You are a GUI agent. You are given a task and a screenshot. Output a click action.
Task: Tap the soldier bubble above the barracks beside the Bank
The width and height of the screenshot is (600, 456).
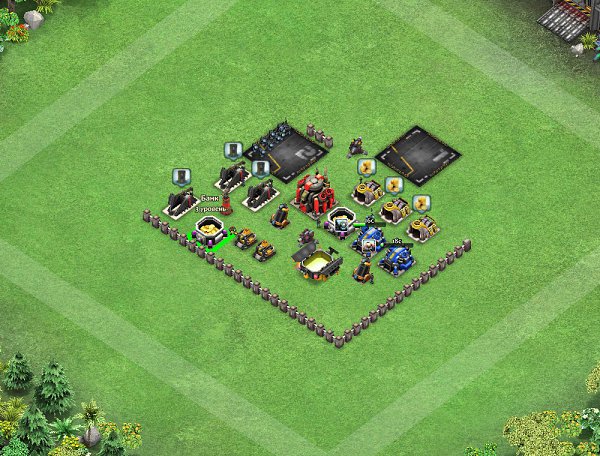click(x=181, y=177)
